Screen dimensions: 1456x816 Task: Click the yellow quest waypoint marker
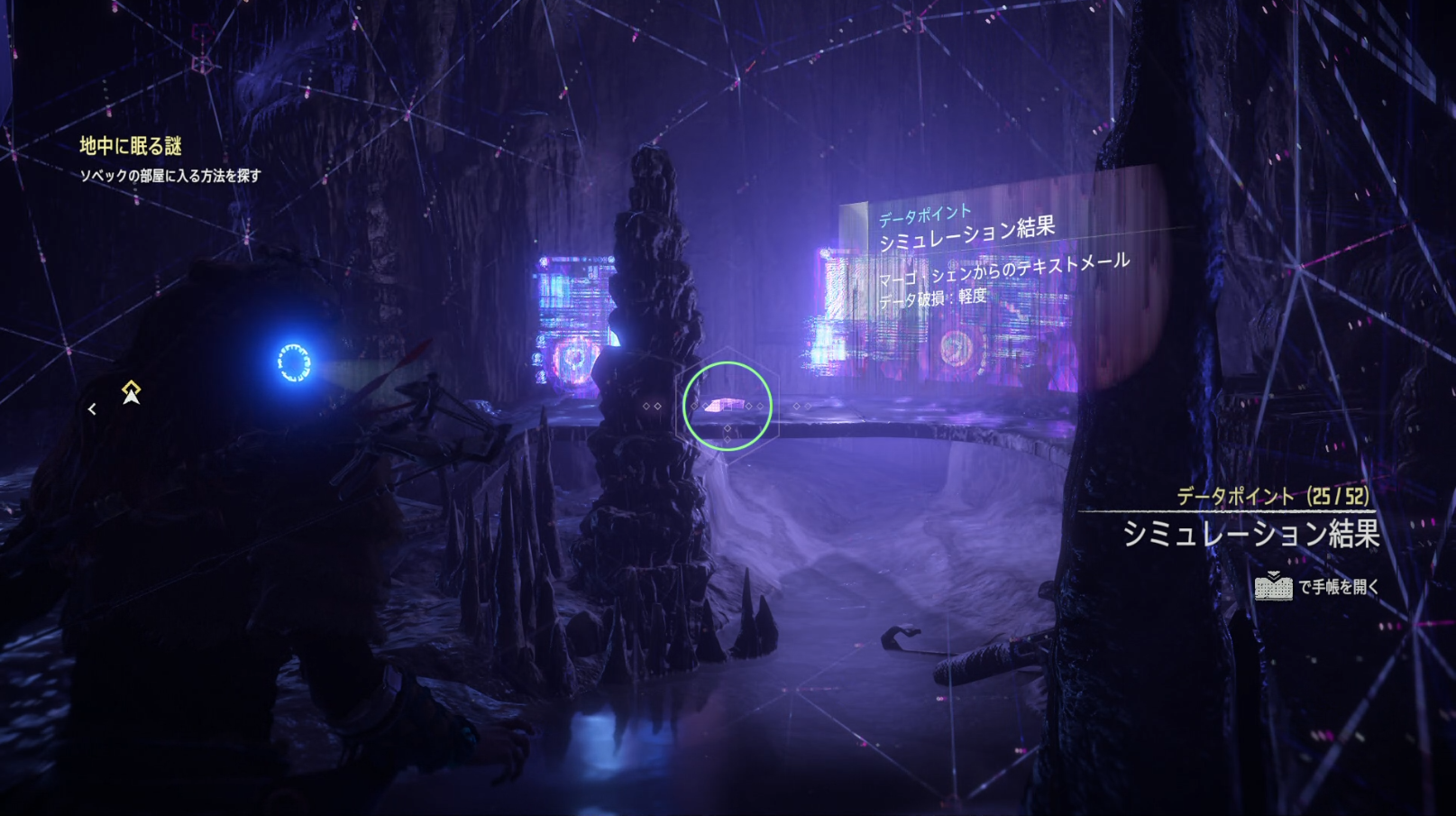click(x=132, y=392)
